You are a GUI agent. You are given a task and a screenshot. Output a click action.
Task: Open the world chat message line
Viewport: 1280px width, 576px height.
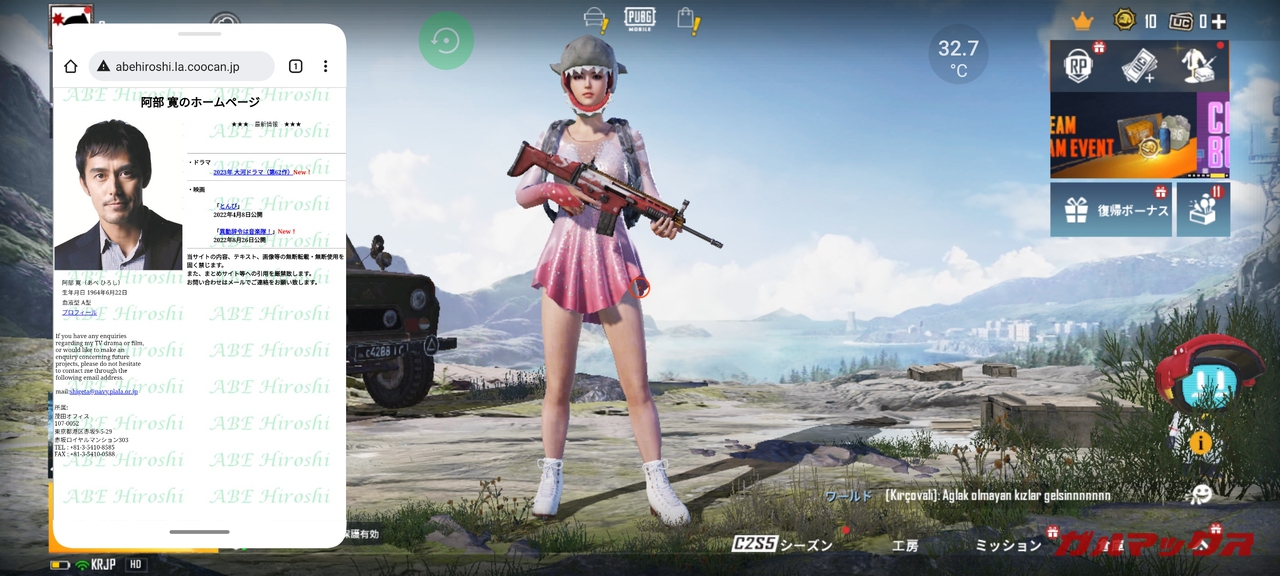(x=968, y=495)
